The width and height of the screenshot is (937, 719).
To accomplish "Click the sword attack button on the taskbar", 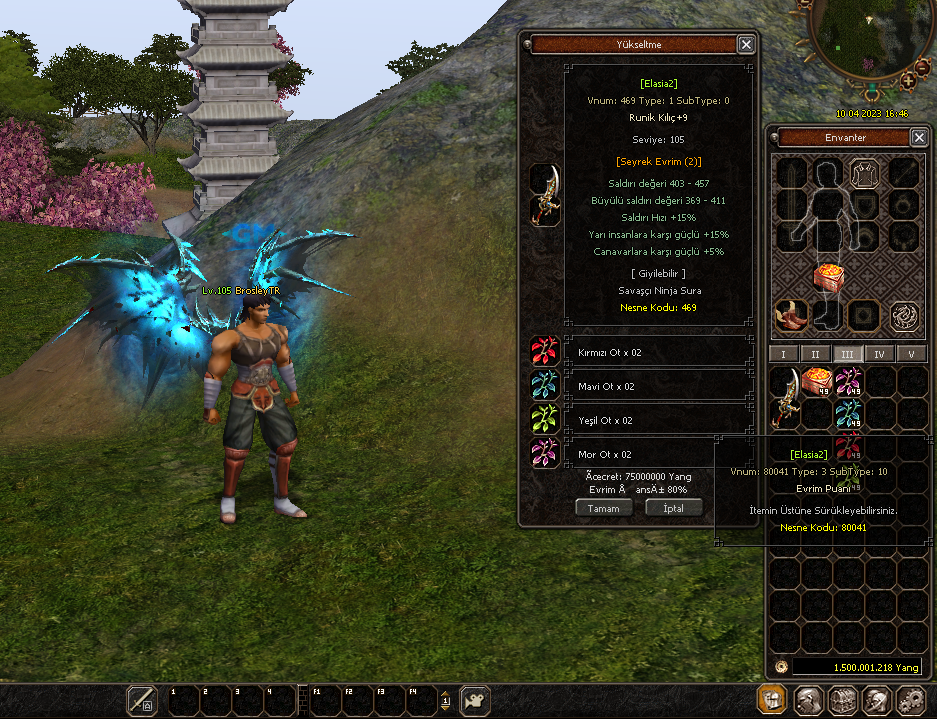I will pyautogui.click(x=142, y=700).
